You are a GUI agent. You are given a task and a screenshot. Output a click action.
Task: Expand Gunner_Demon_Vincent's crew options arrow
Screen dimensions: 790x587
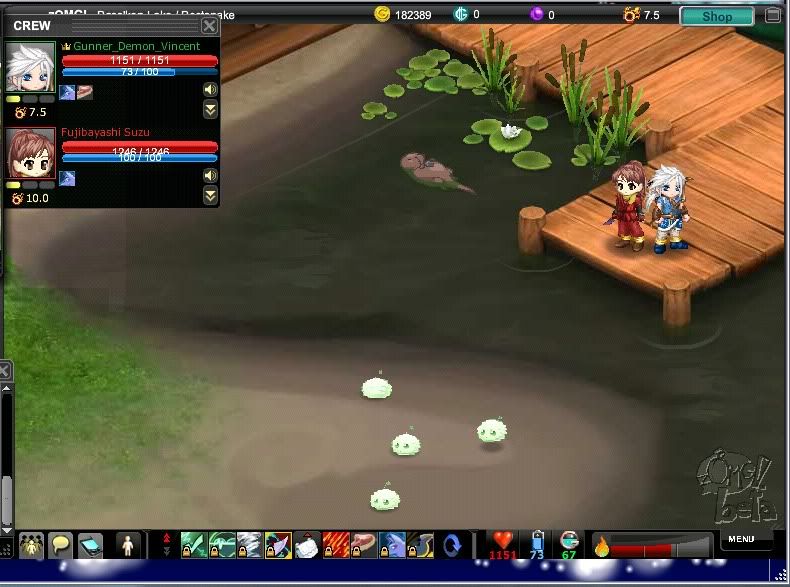tap(210, 110)
